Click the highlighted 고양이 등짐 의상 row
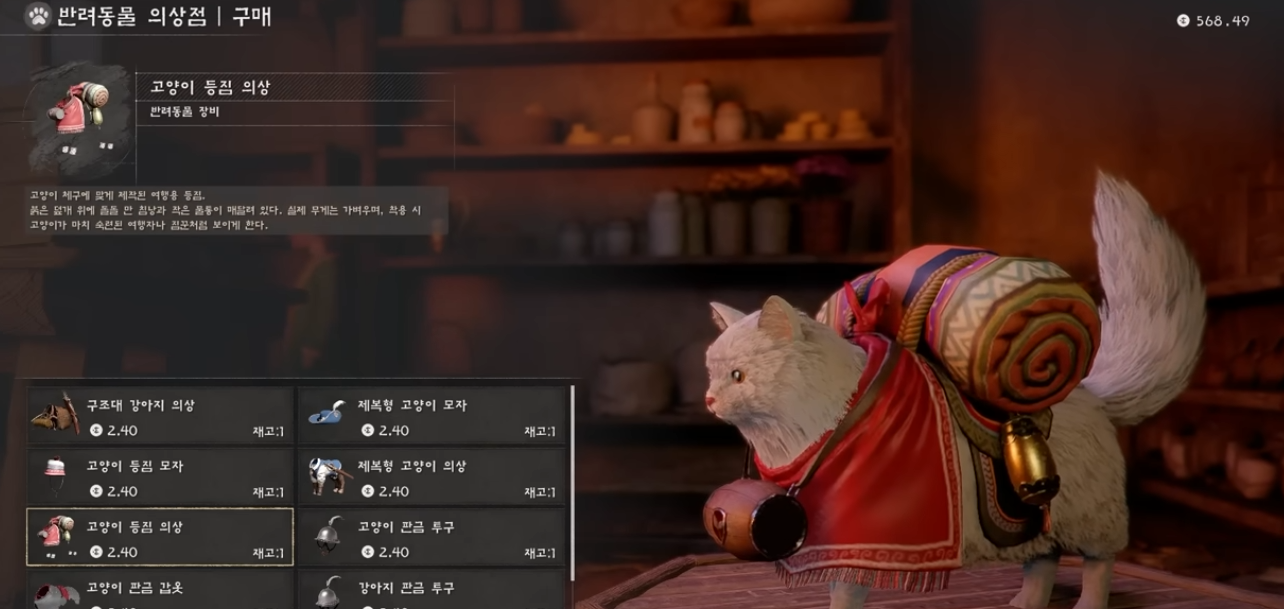 [x=160, y=537]
